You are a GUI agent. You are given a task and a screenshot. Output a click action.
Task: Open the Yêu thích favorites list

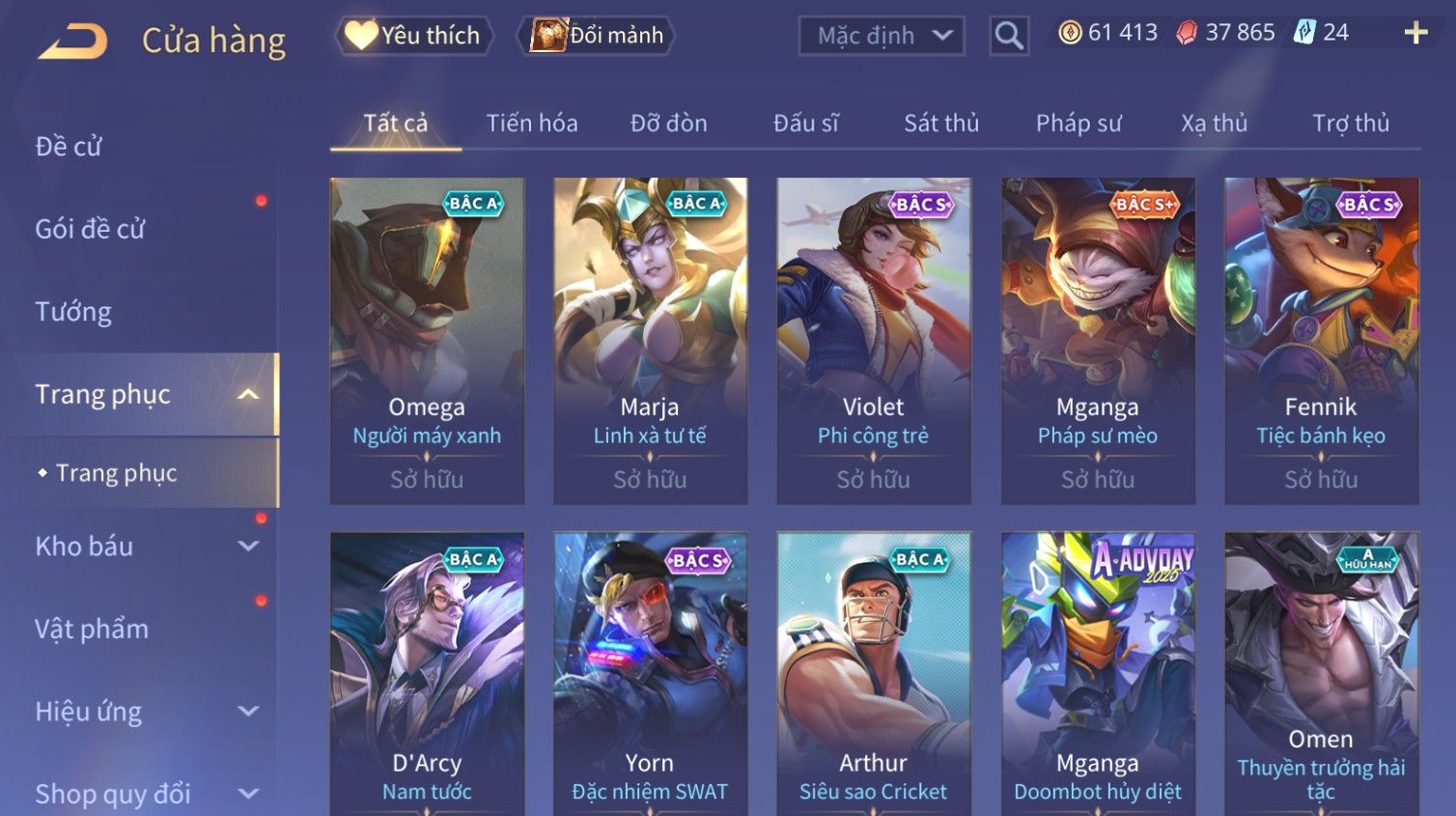click(414, 36)
